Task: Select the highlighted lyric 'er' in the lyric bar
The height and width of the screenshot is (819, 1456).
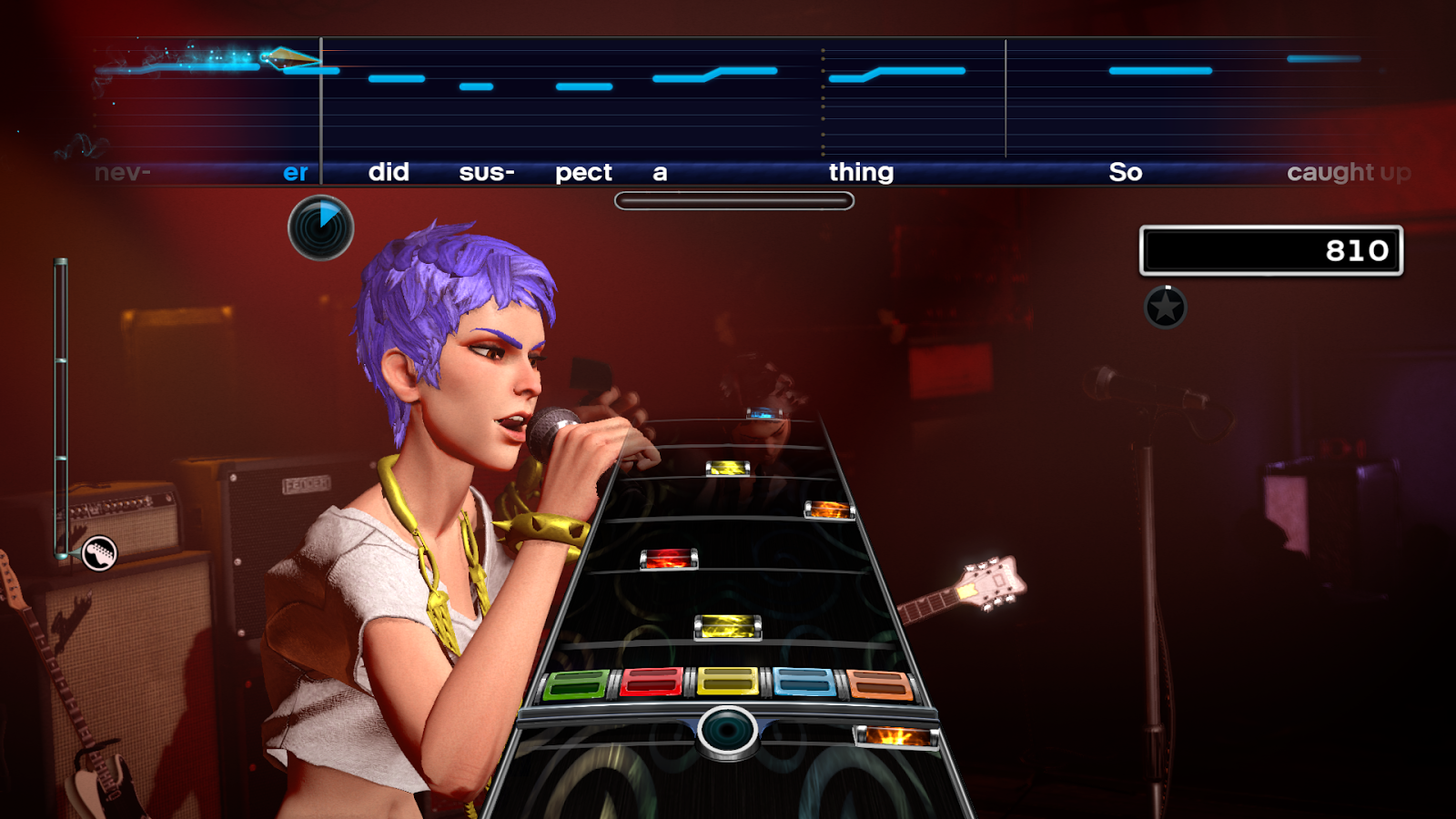Action: coord(293,172)
